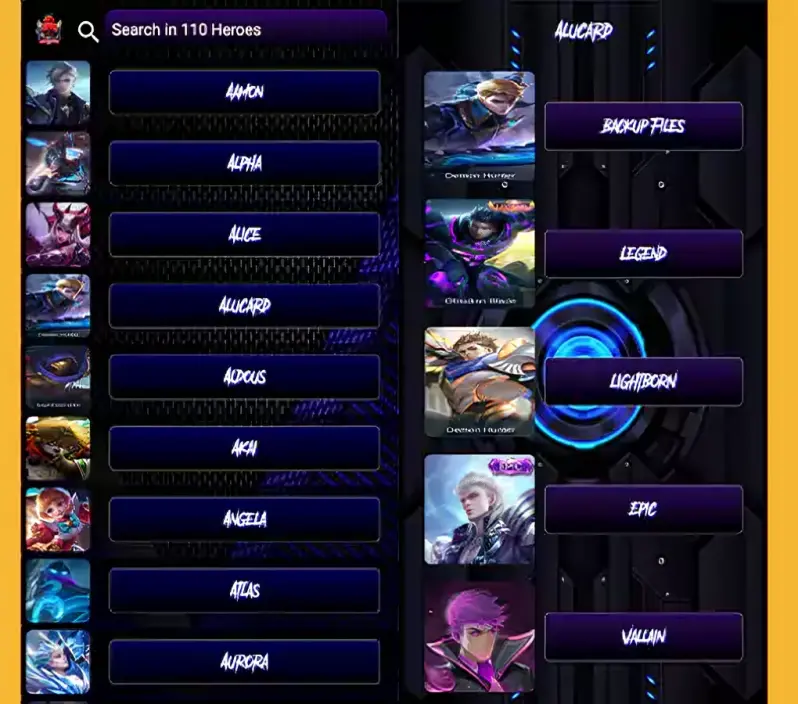Click the search box for 110 heroes

(x=246, y=30)
